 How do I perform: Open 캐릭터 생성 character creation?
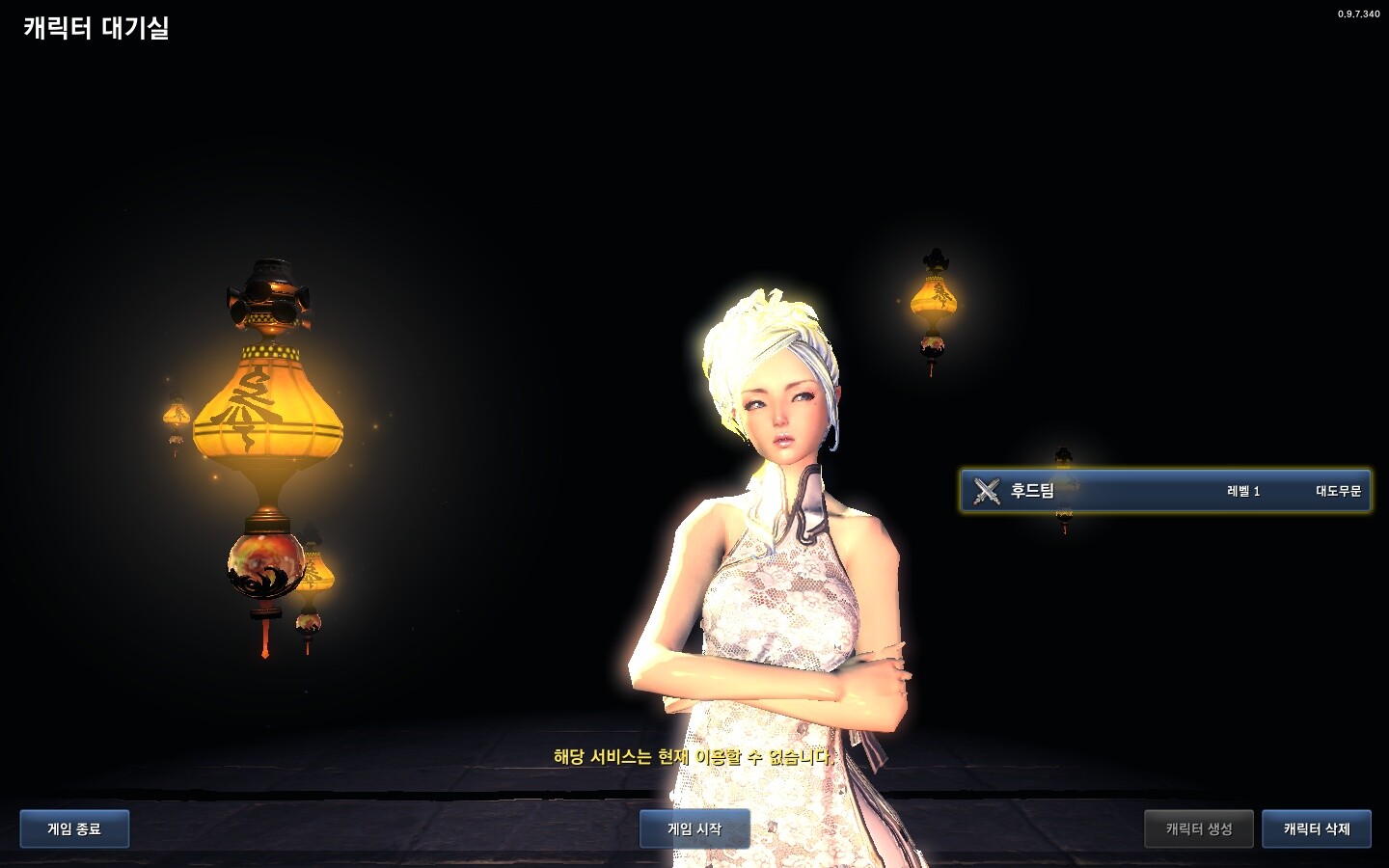click(x=1199, y=828)
